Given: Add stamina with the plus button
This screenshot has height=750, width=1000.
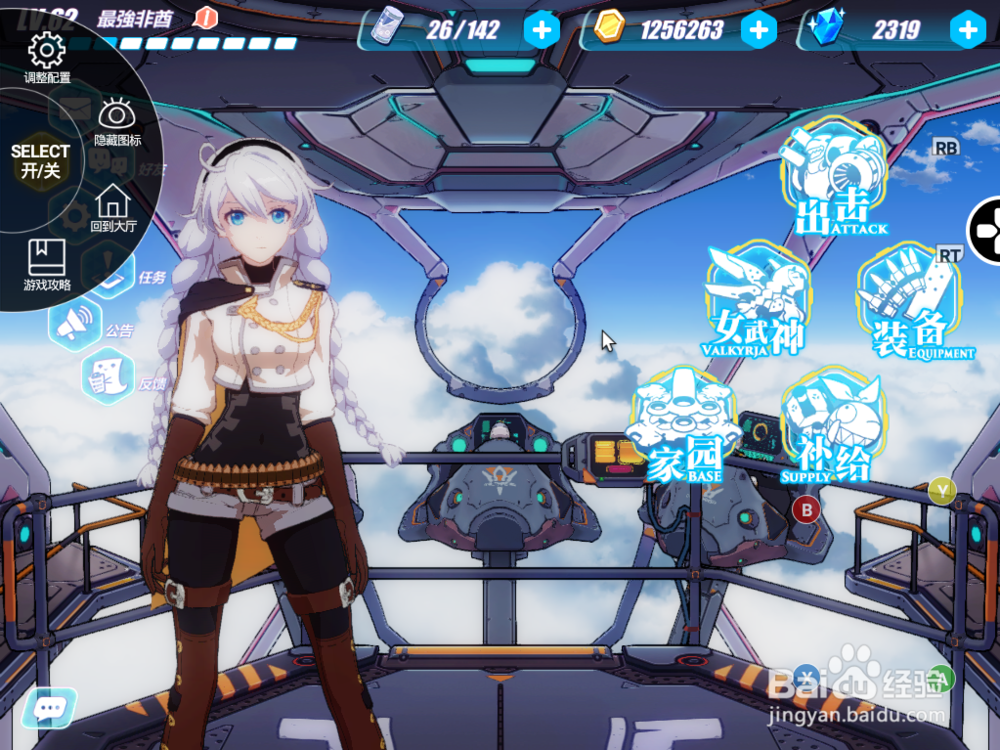Looking at the screenshot, I should tap(541, 30).
